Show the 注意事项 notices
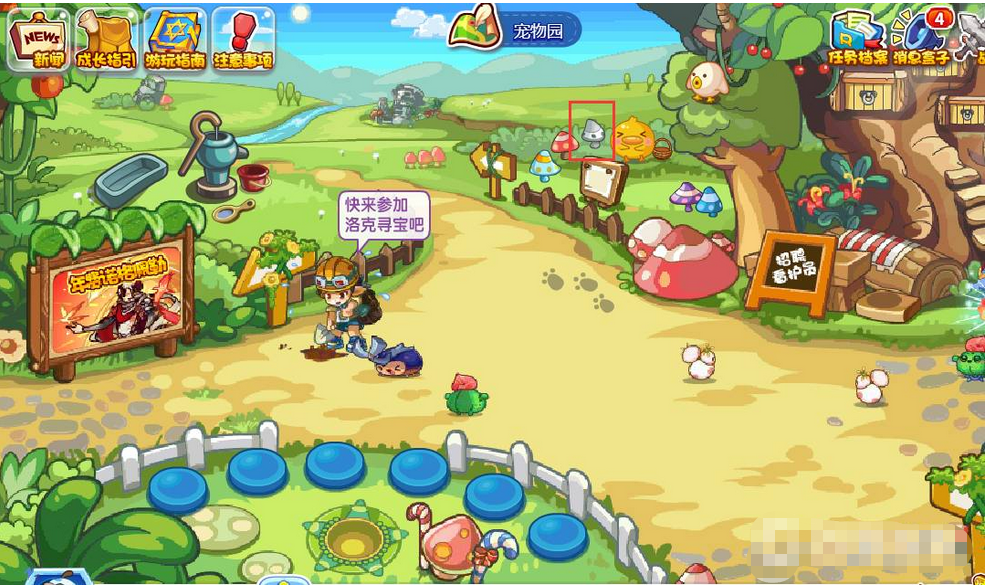 click(x=243, y=40)
